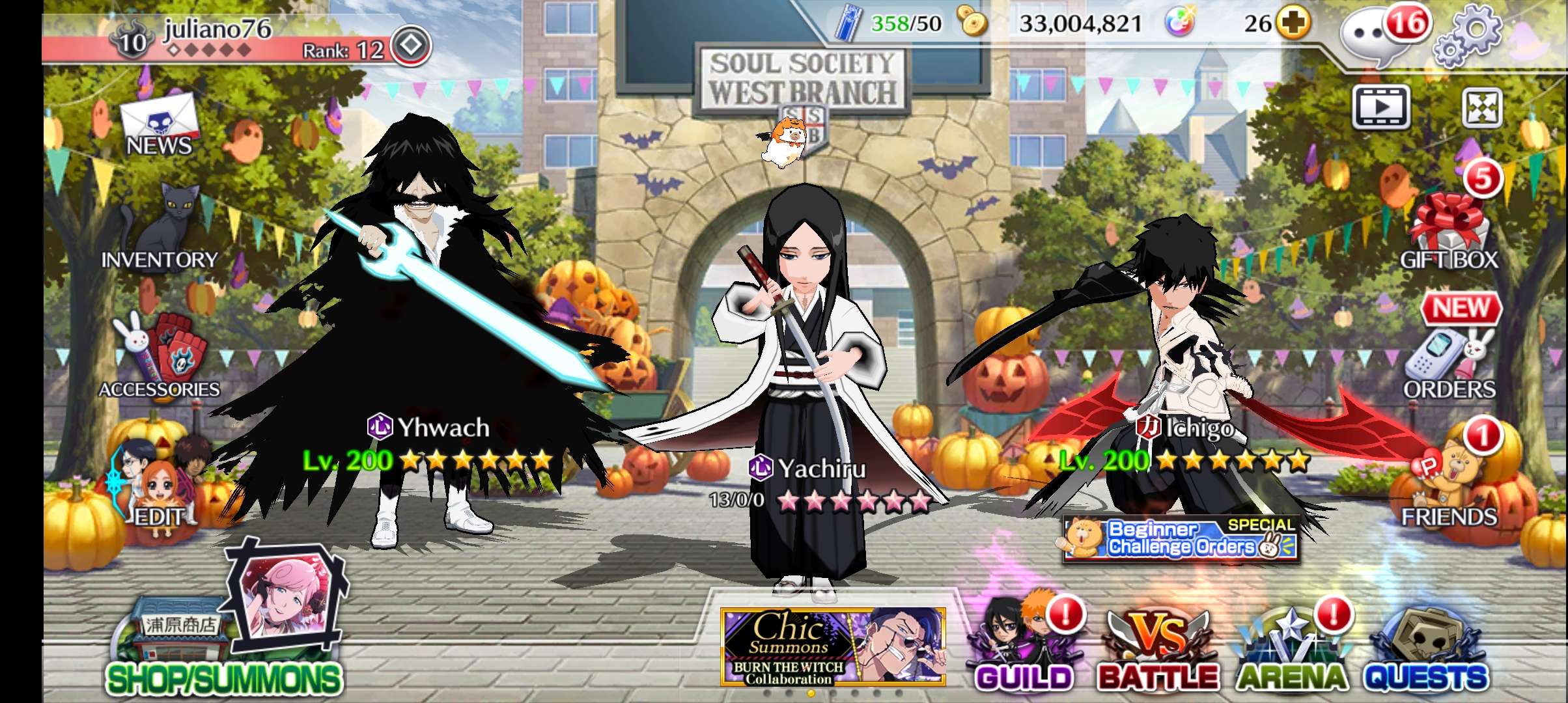The height and width of the screenshot is (703, 1568).
Task: Open the News mail icon
Action: pyautogui.click(x=159, y=124)
